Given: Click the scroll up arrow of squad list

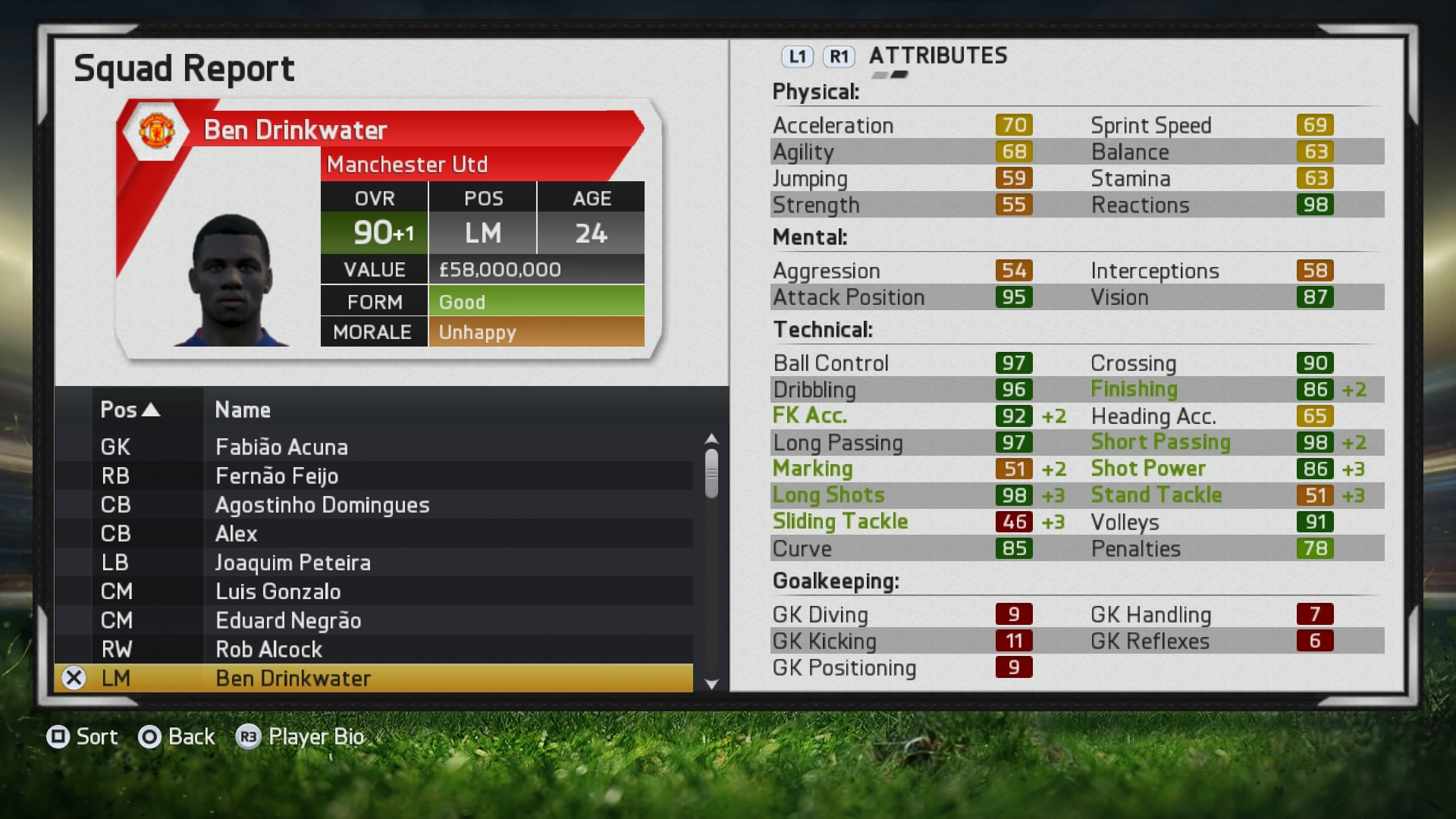Looking at the screenshot, I should pos(711,438).
